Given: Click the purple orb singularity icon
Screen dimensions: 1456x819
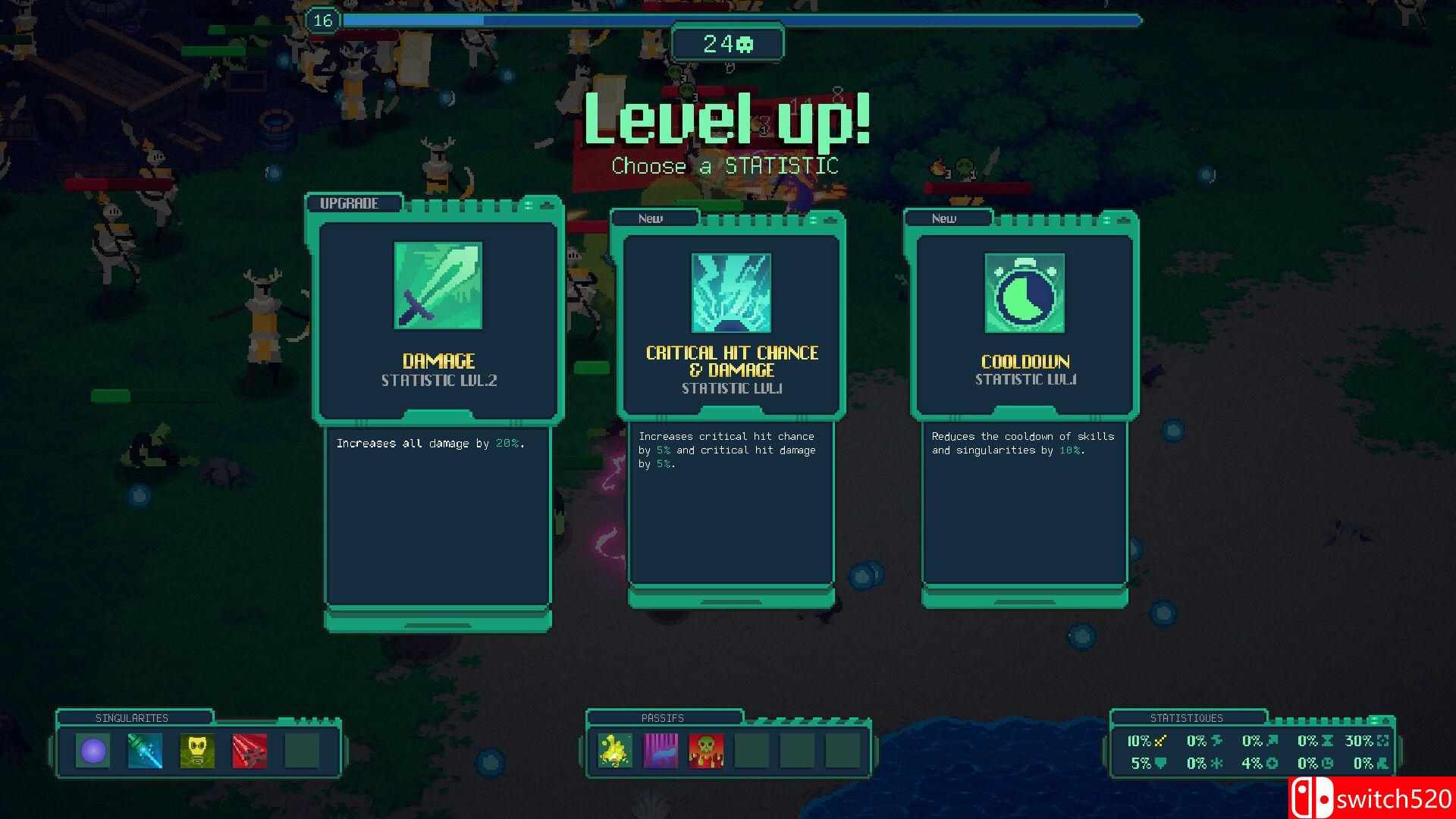Looking at the screenshot, I should [x=93, y=751].
